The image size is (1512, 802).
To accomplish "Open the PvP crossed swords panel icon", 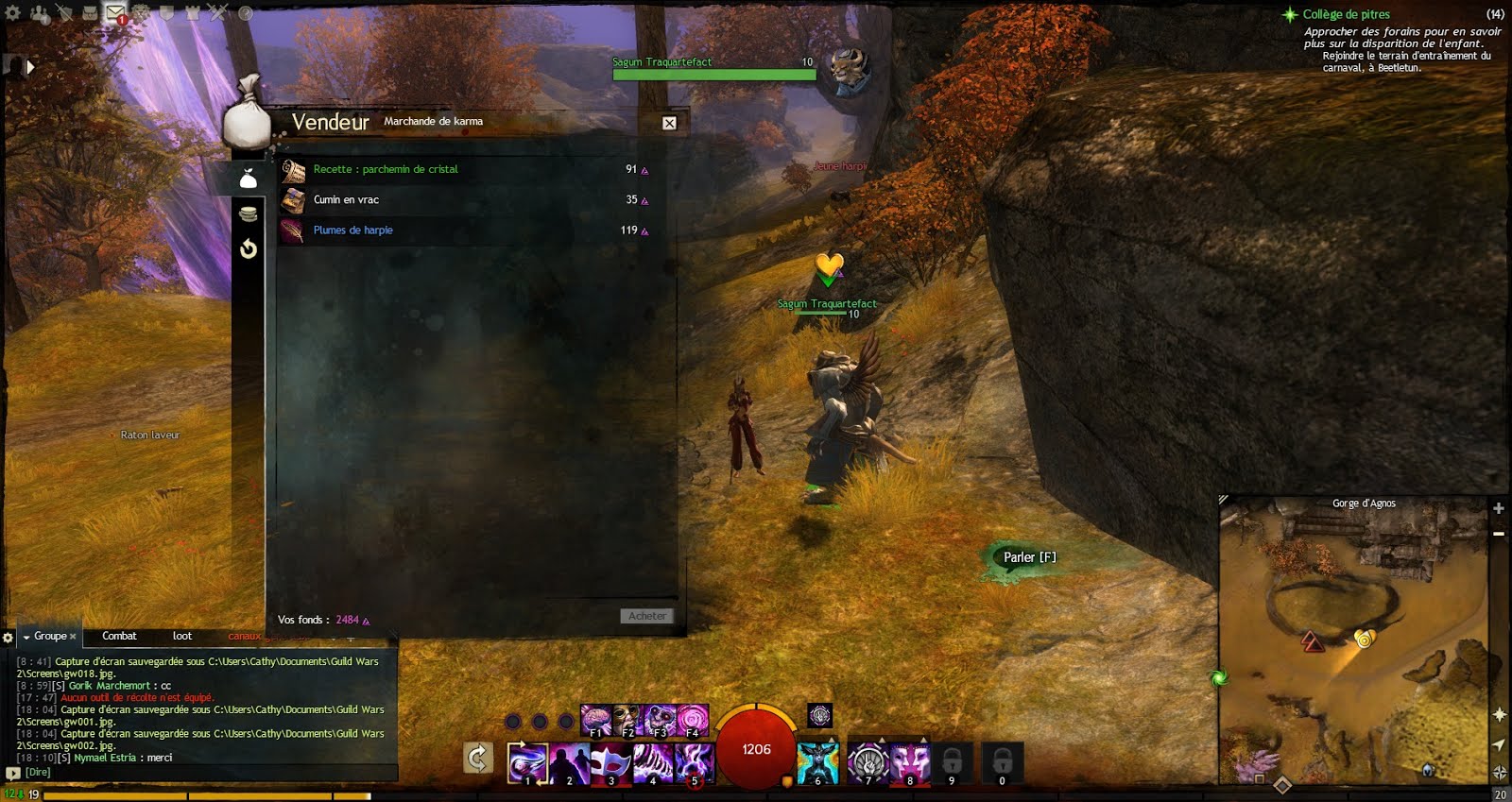I will (x=216, y=13).
